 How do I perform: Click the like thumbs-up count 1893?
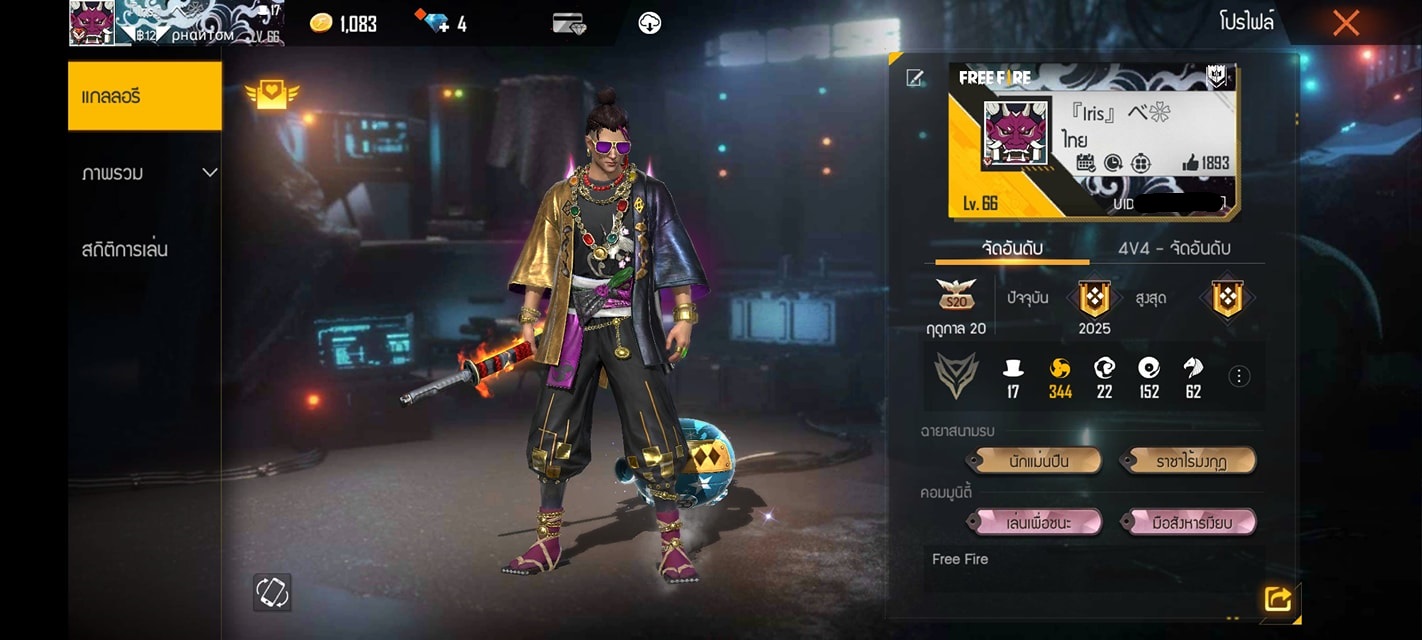pos(1206,163)
